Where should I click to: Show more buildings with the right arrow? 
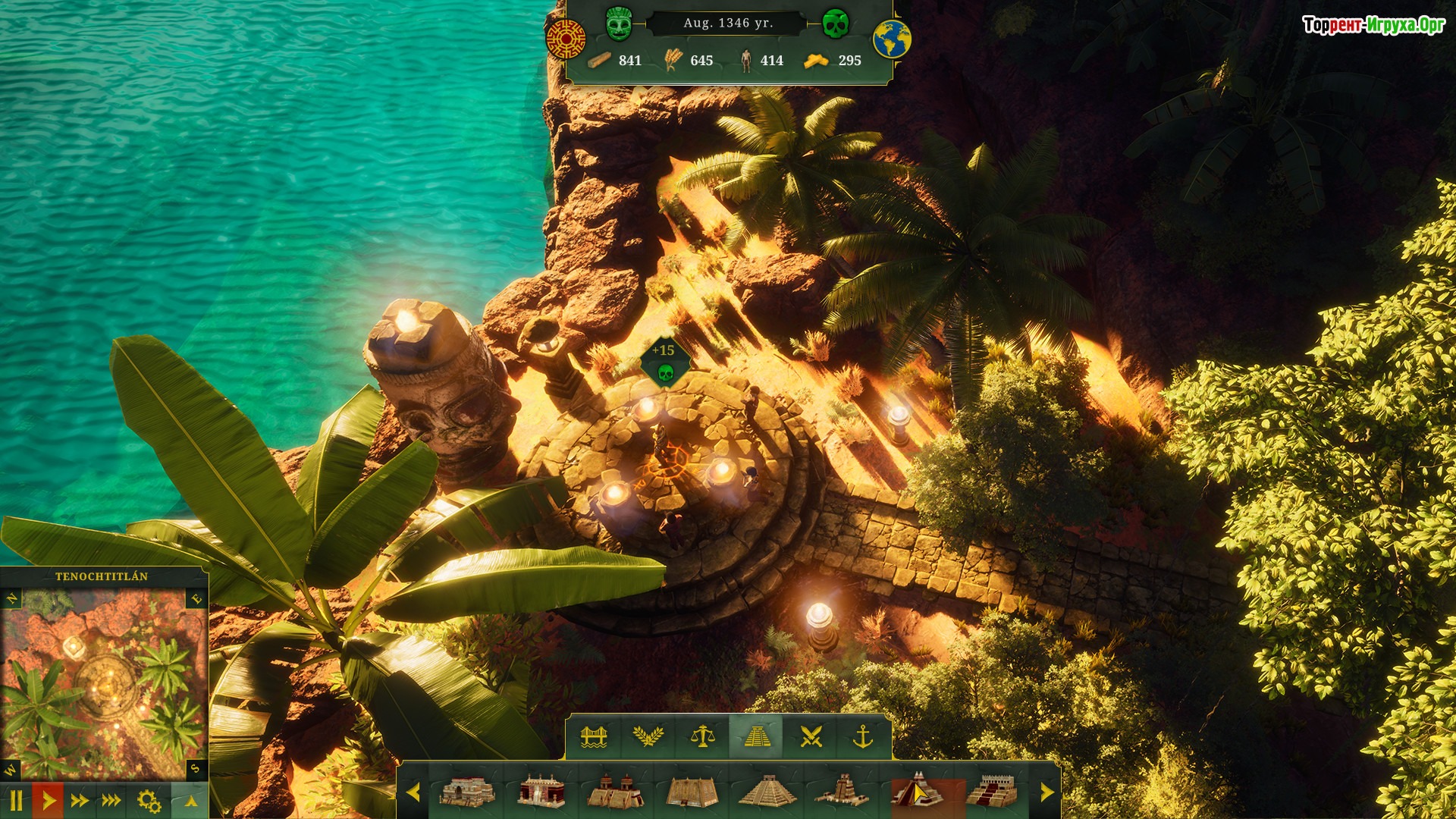point(1047,792)
